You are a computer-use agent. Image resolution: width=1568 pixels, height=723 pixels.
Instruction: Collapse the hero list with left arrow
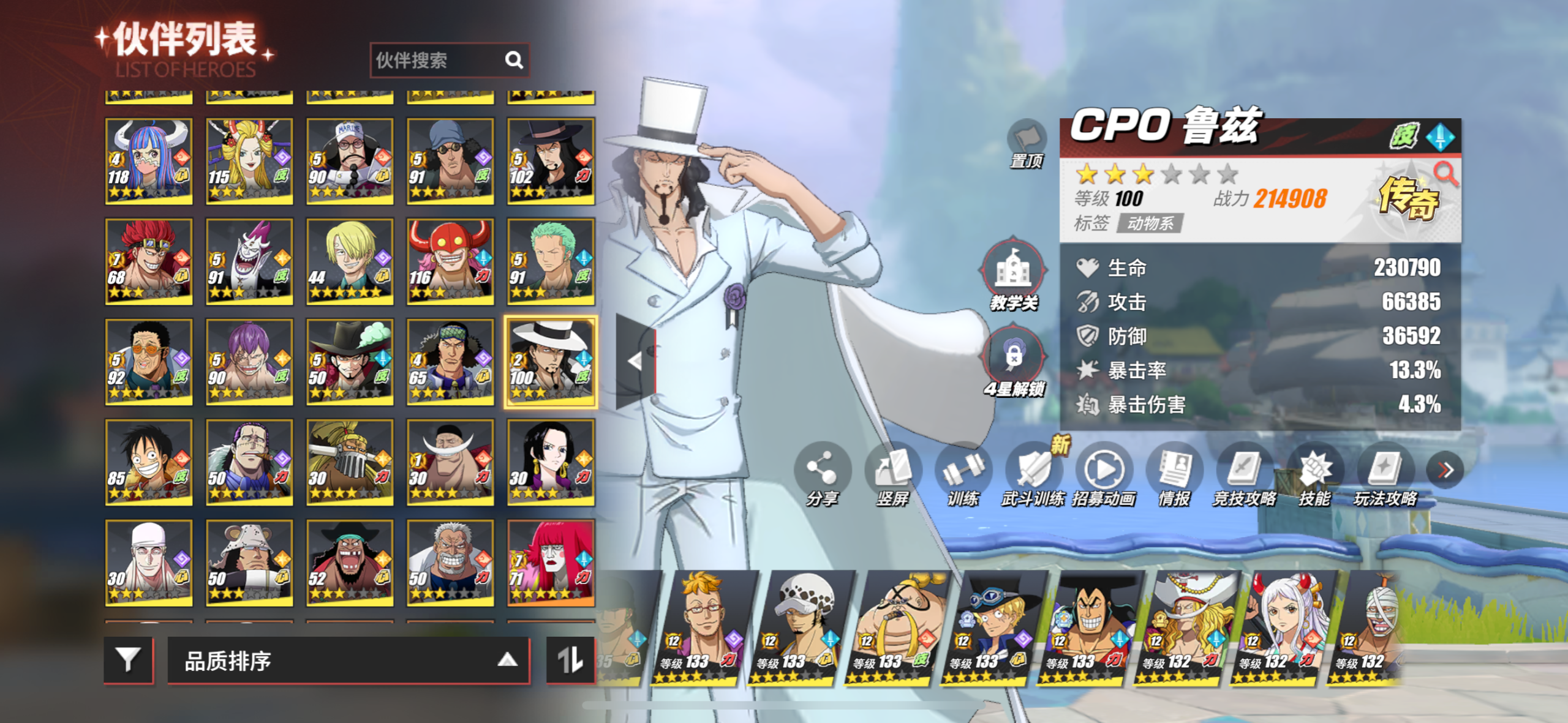pos(635,361)
